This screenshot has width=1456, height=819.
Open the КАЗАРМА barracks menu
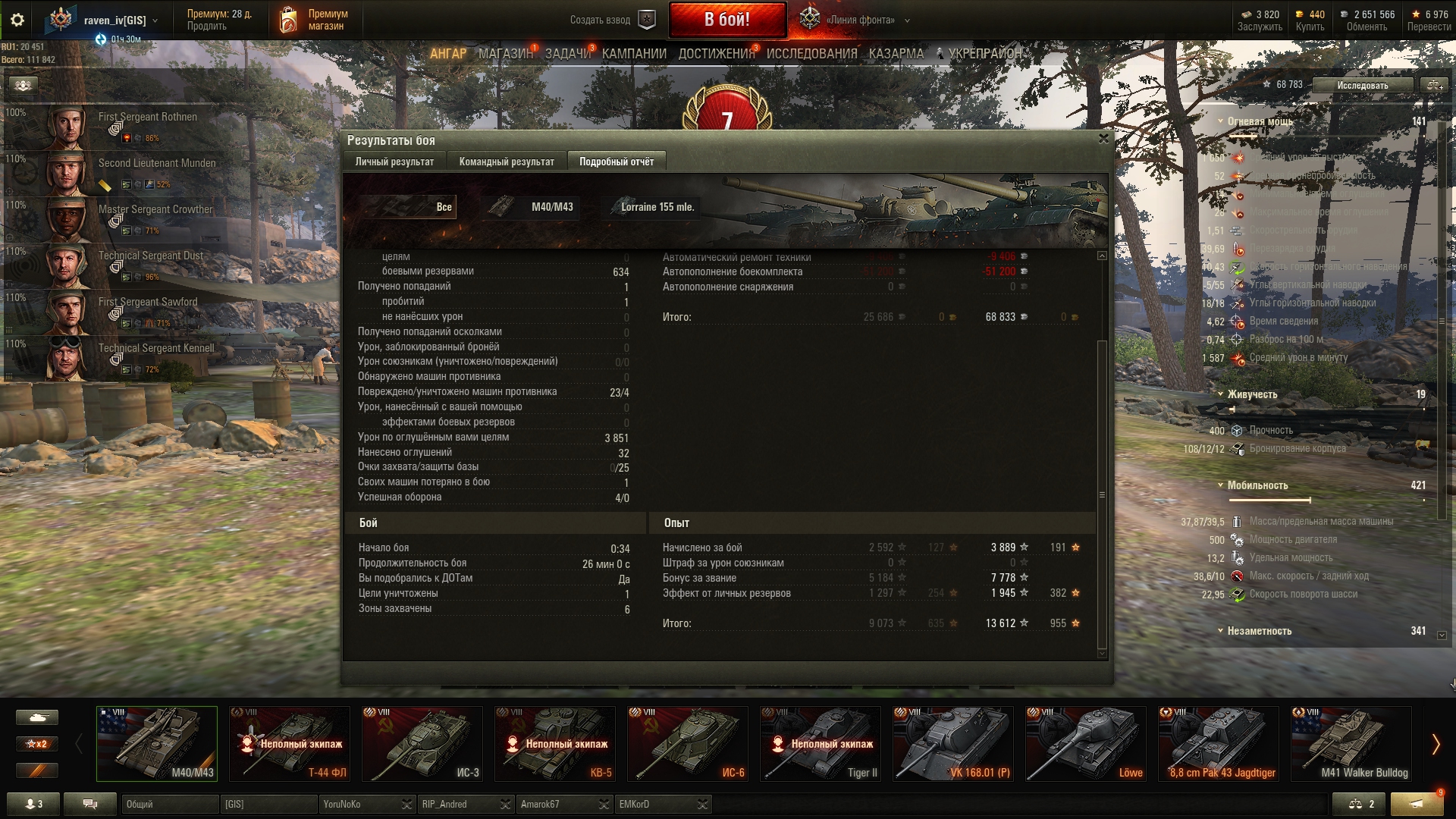point(896,54)
